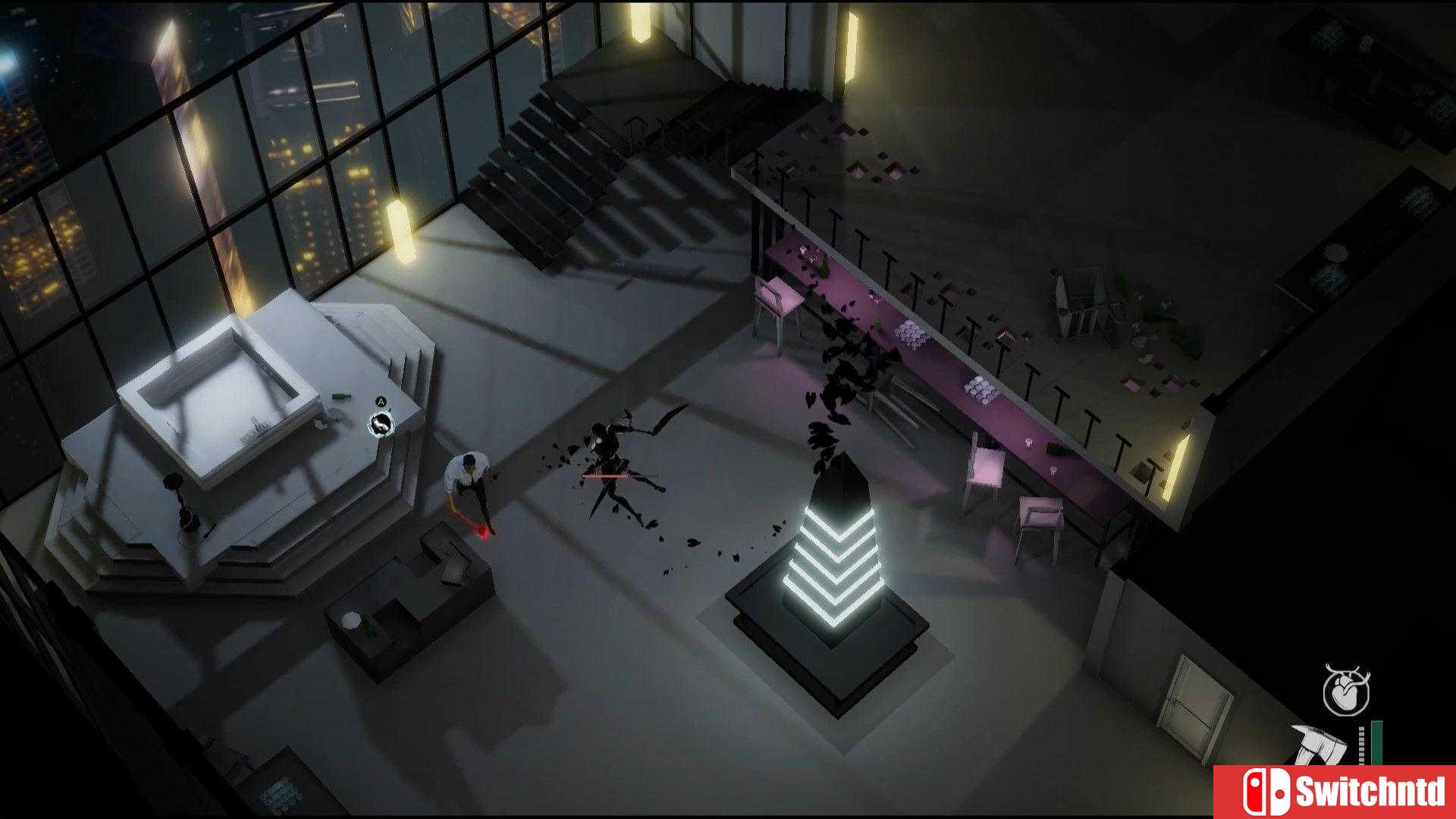This screenshot has width=1456, height=819.
Task: Click the circular weapon pickup prompt
Action: click(379, 425)
